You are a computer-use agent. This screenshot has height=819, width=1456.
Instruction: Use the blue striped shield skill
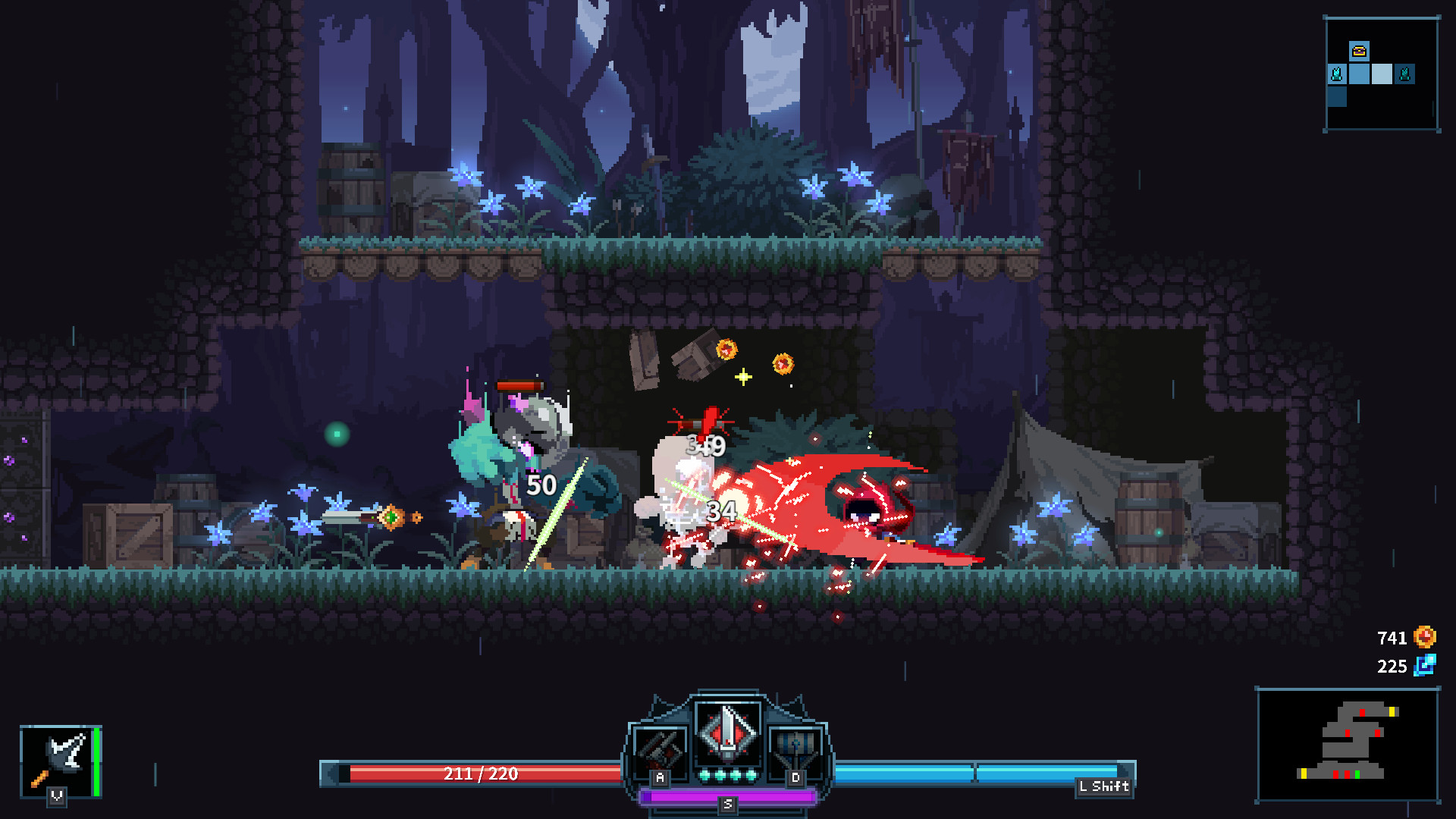pos(795,751)
